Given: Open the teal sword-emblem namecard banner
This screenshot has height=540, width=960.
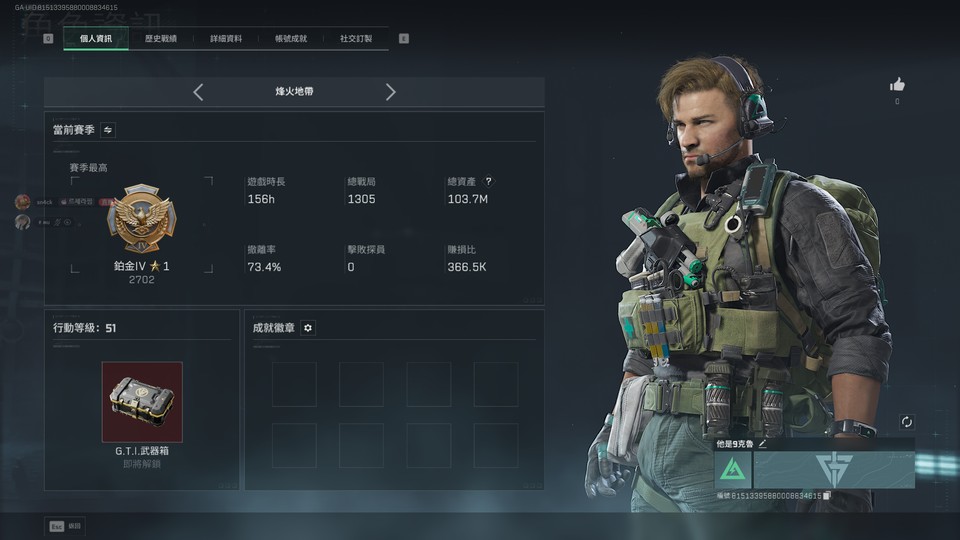Looking at the screenshot, I should (x=834, y=469).
